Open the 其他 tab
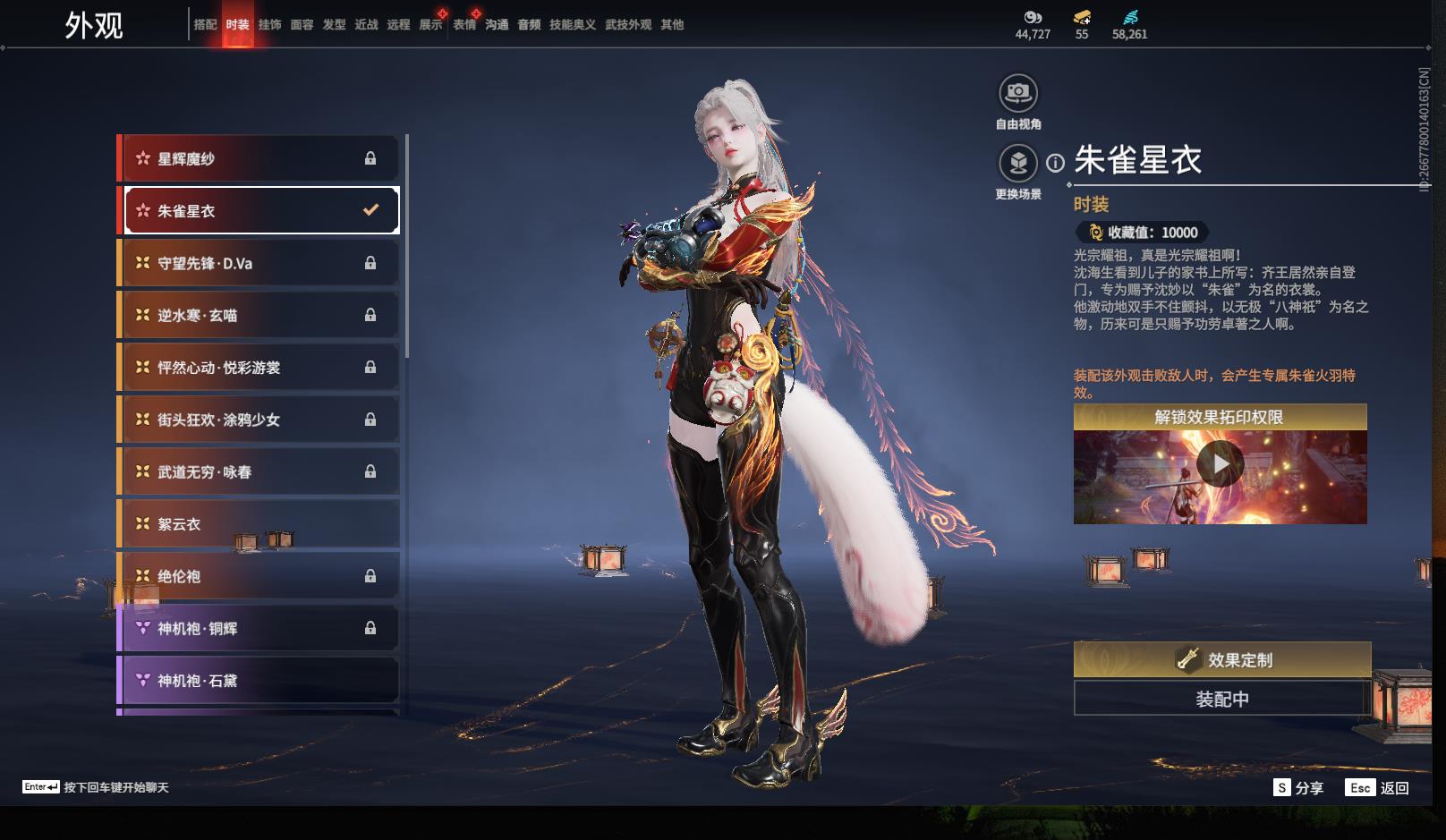Viewport: 1446px width, 840px height. (x=672, y=25)
